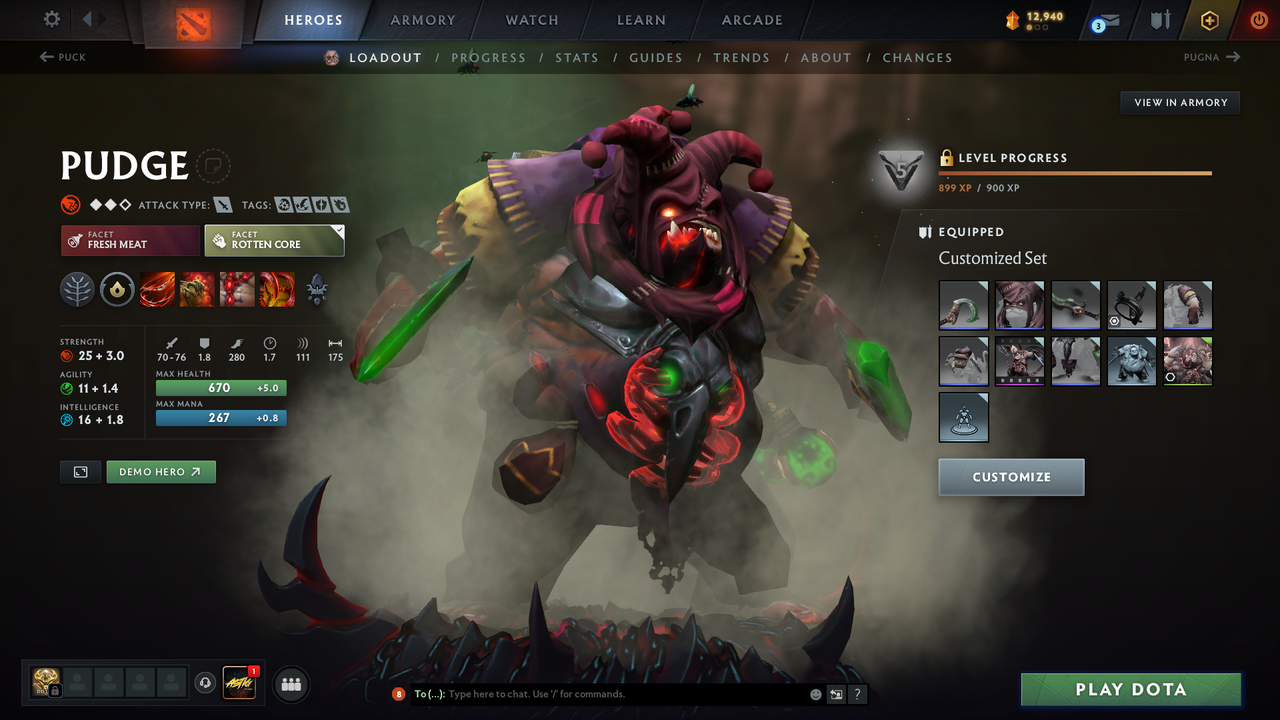Screen dimensions: 1280x720
Task: Click the Dismember ability icon
Action: click(276, 290)
